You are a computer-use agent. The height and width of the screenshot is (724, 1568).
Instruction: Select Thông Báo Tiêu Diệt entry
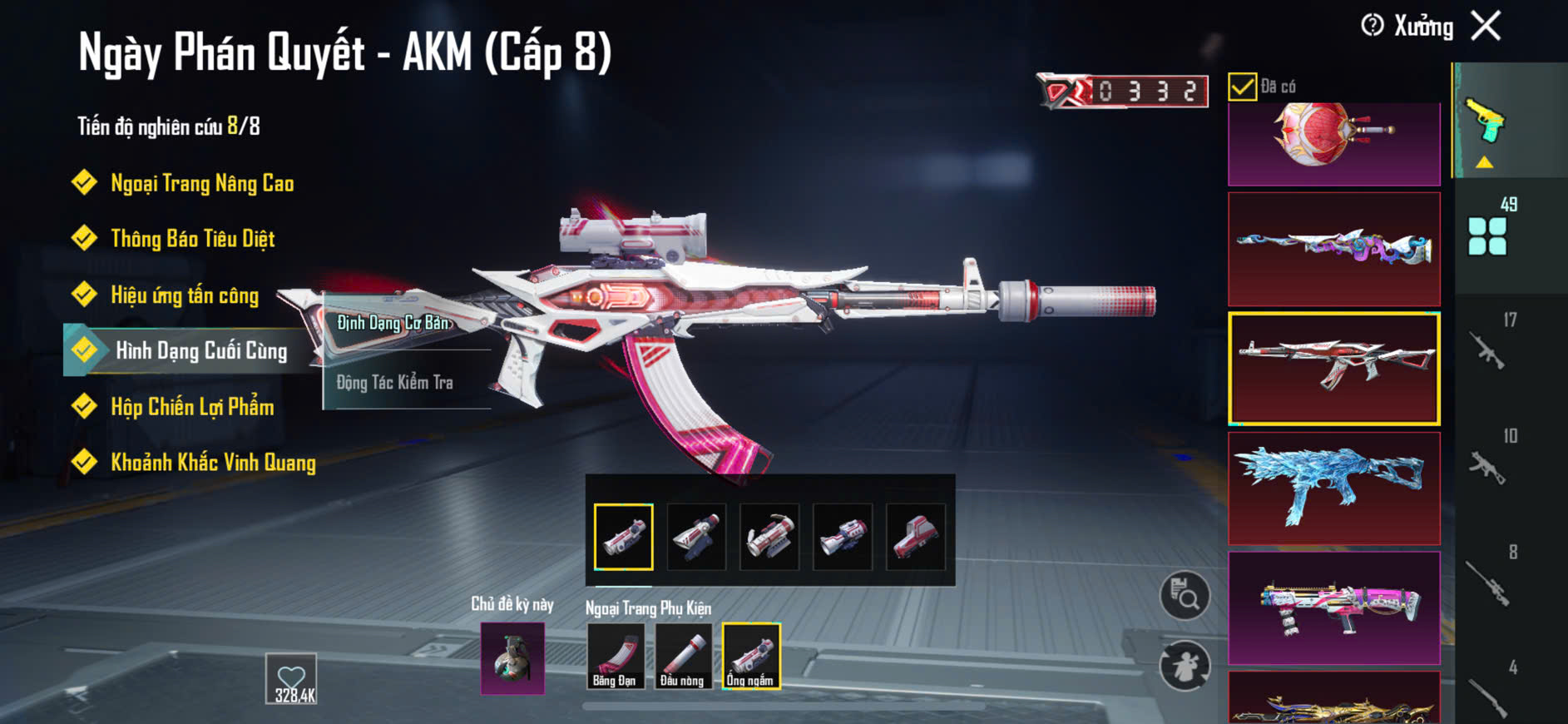(x=192, y=239)
